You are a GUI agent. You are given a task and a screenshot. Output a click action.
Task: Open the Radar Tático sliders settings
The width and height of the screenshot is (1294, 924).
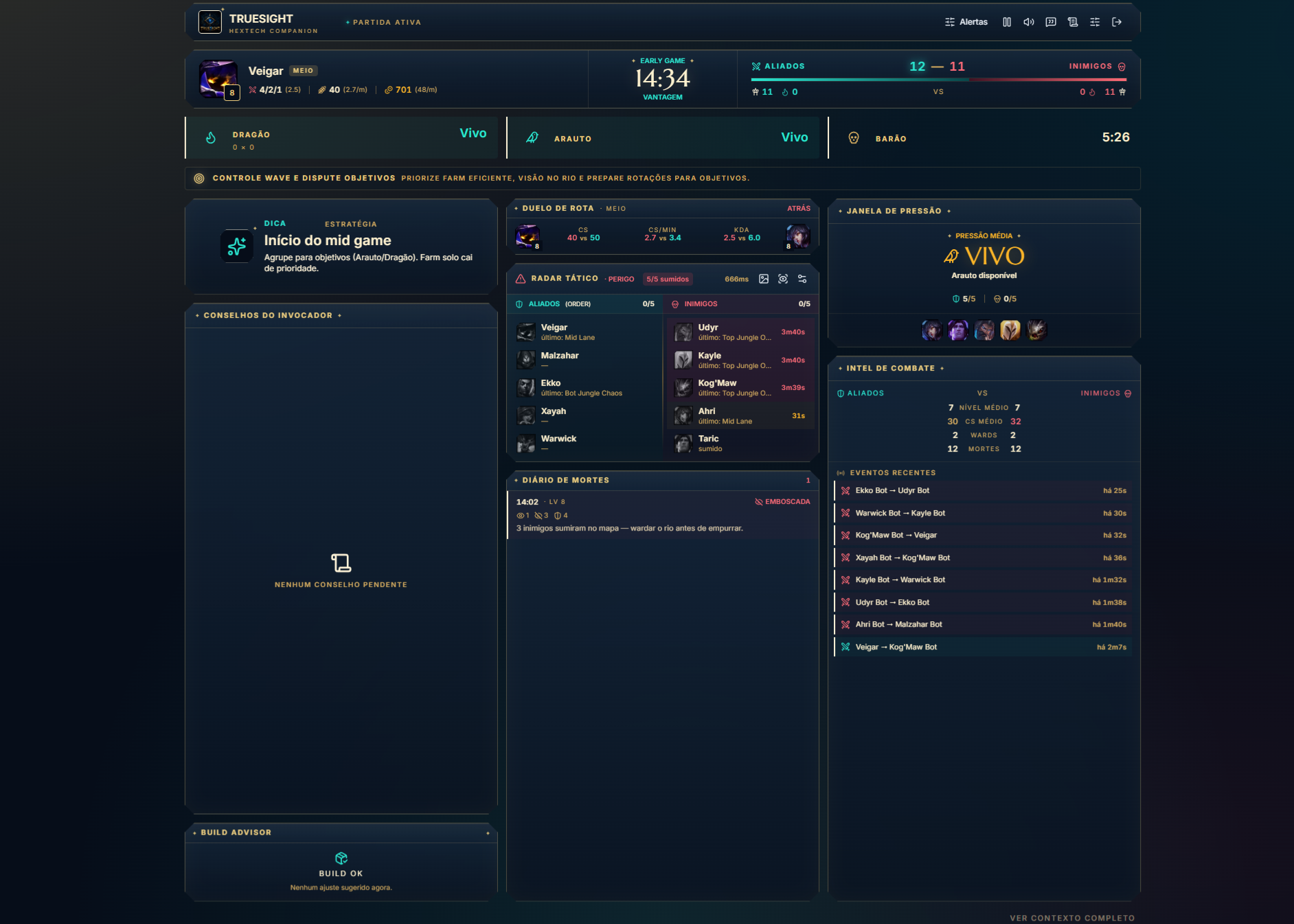pos(802,279)
